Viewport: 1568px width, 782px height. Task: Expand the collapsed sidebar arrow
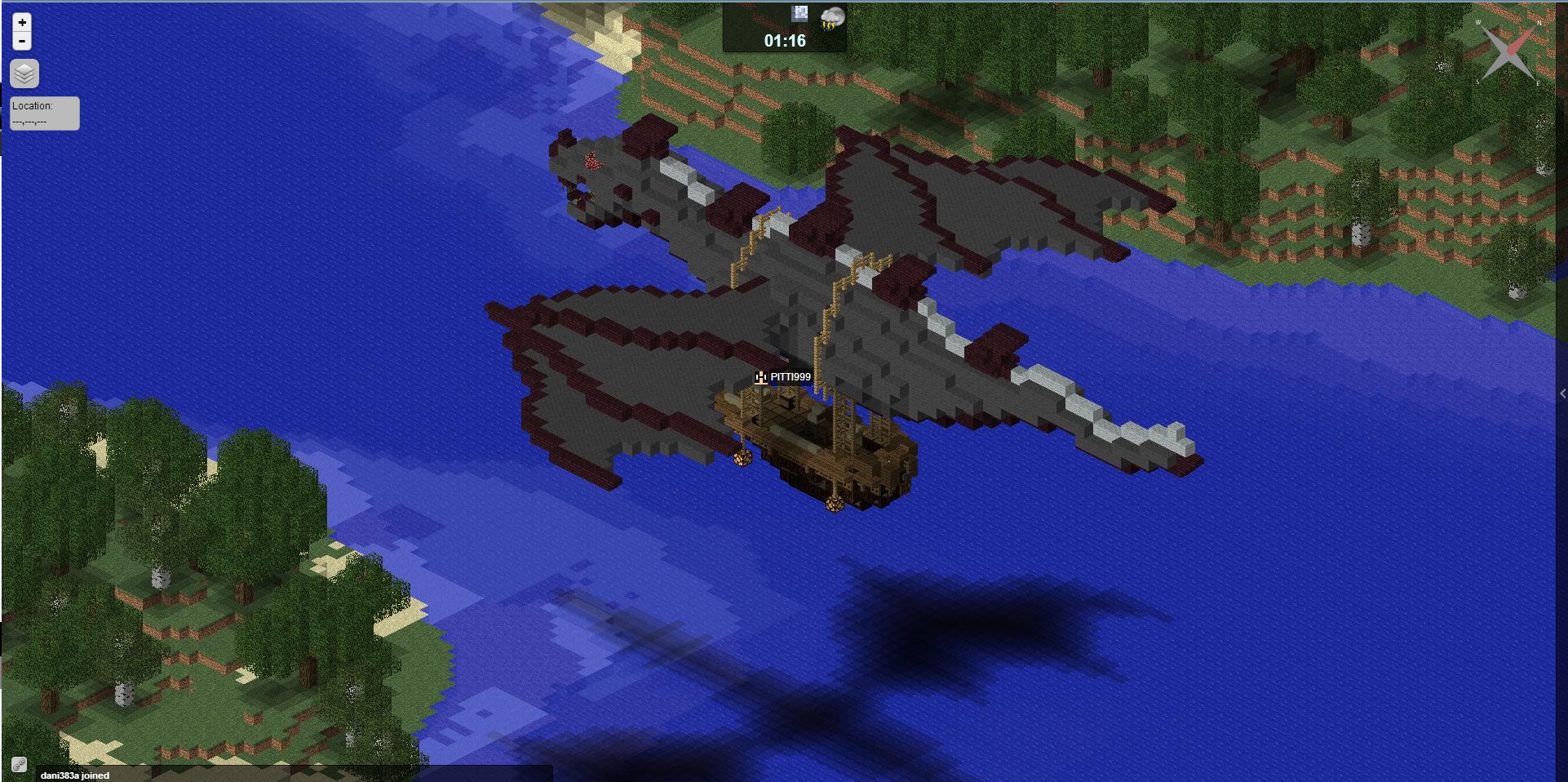pyautogui.click(x=1561, y=393)
